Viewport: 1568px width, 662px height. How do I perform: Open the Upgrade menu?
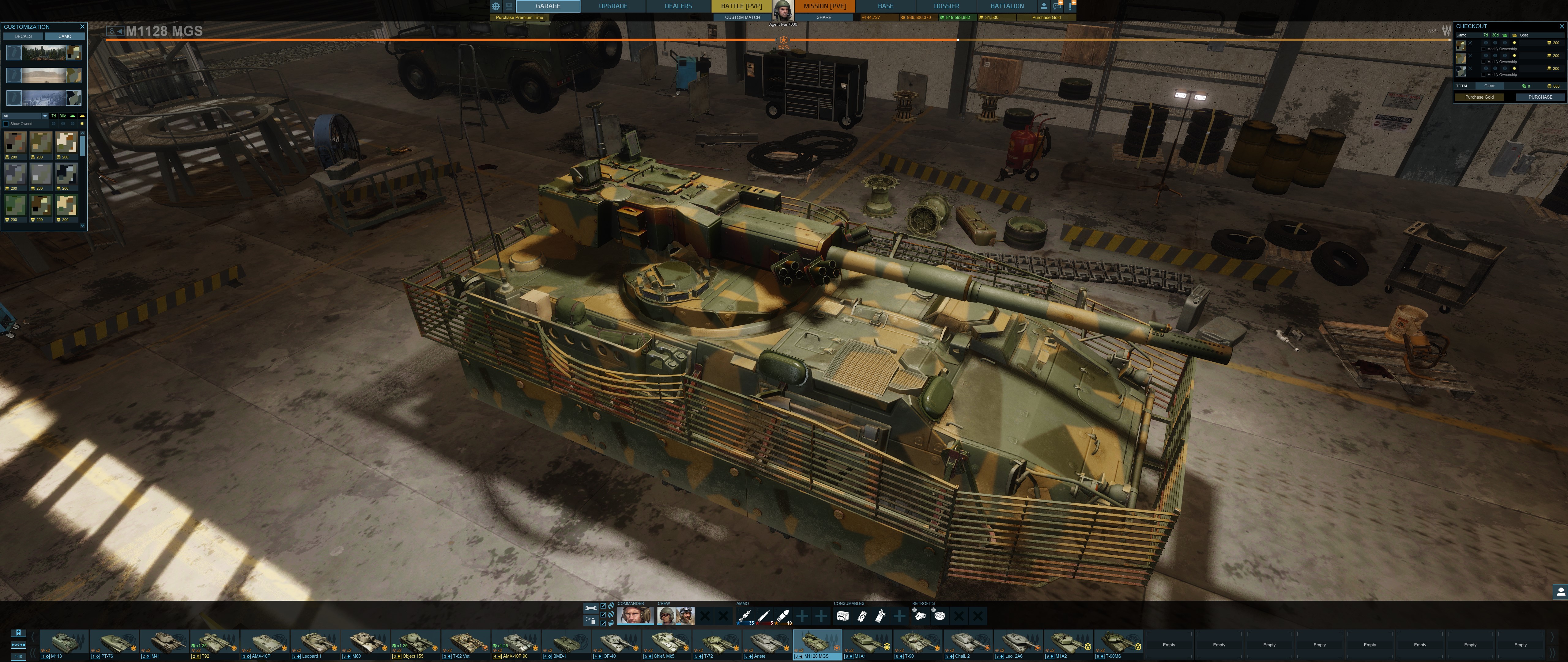click(613, 6)
